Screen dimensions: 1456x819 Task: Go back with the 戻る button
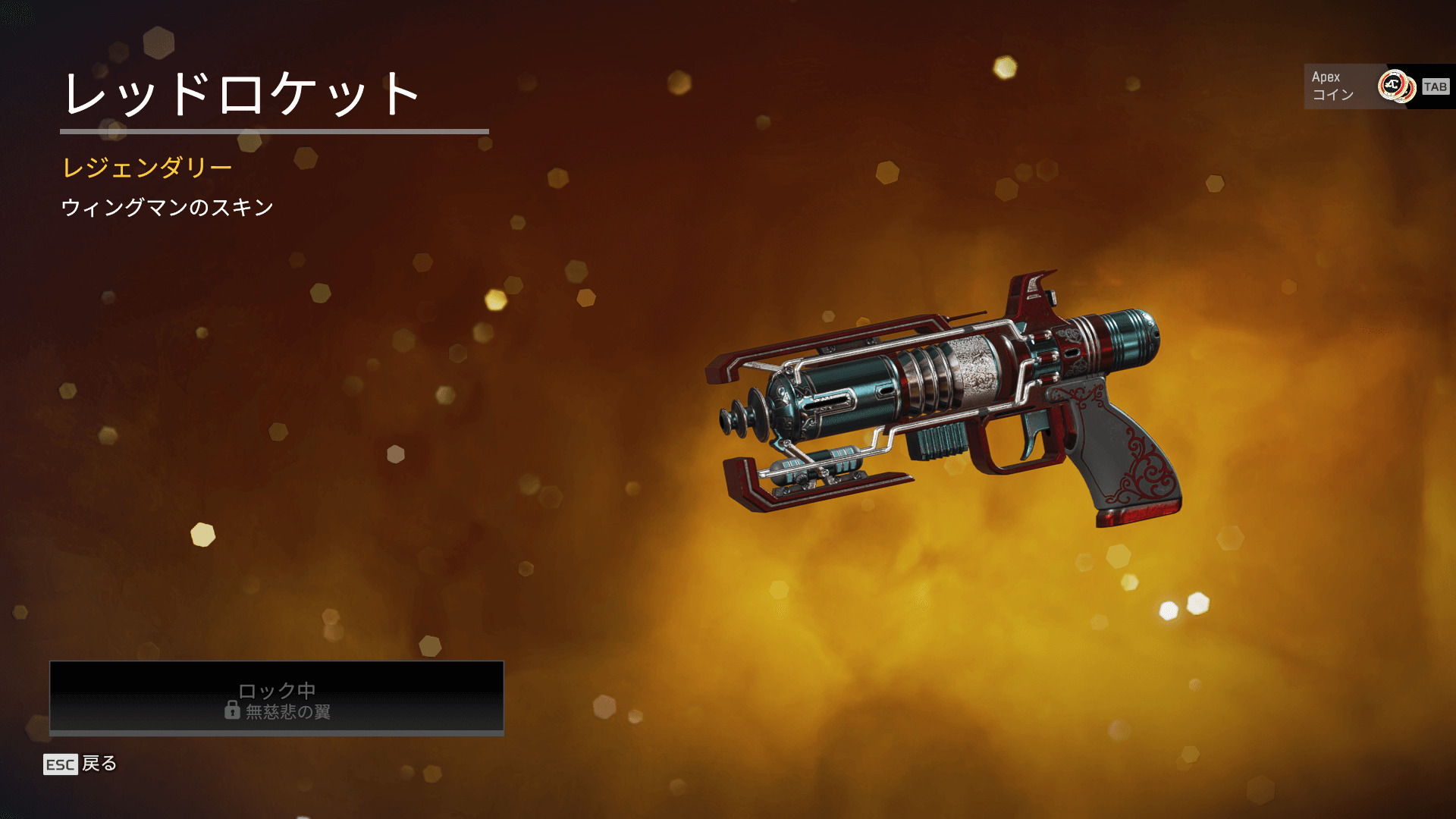(80, 764)
